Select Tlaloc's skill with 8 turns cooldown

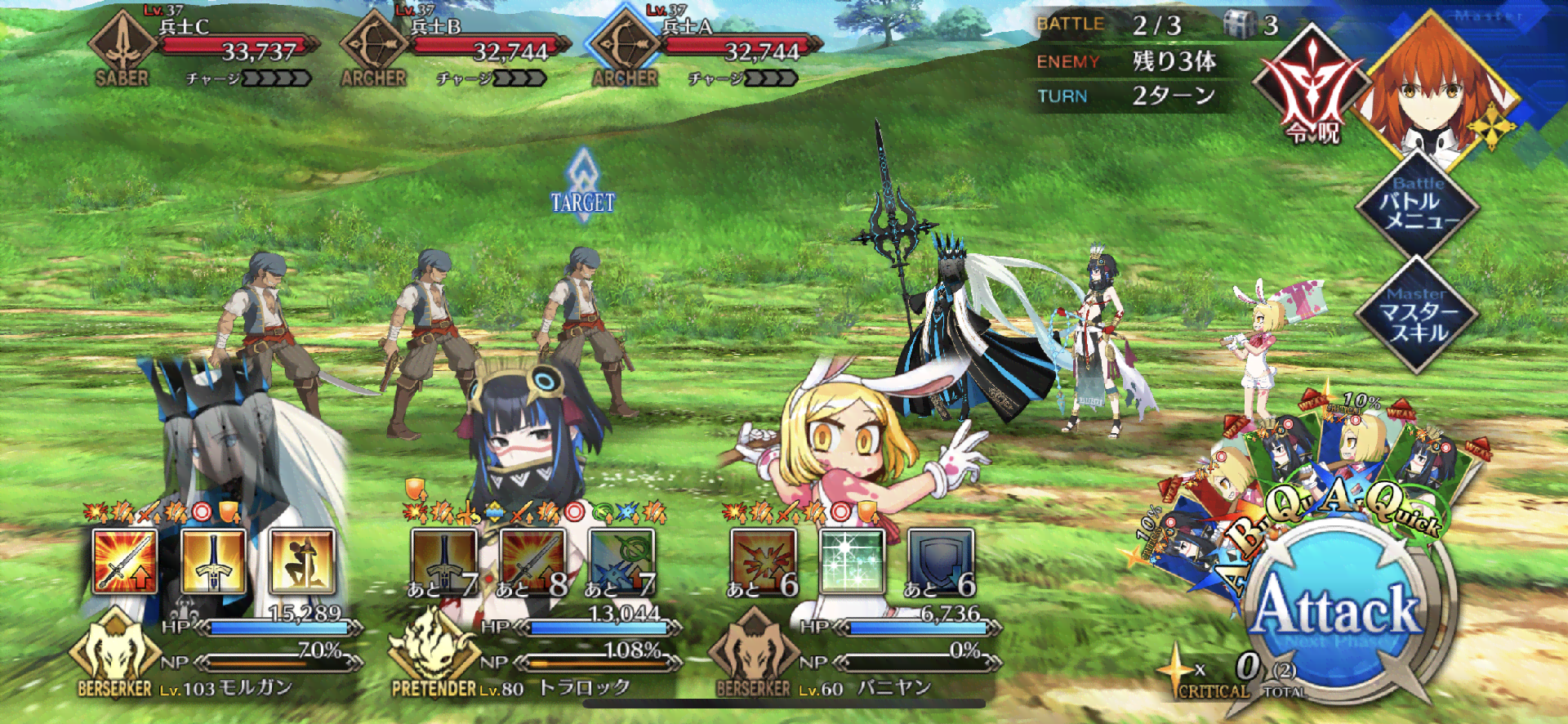532,561
